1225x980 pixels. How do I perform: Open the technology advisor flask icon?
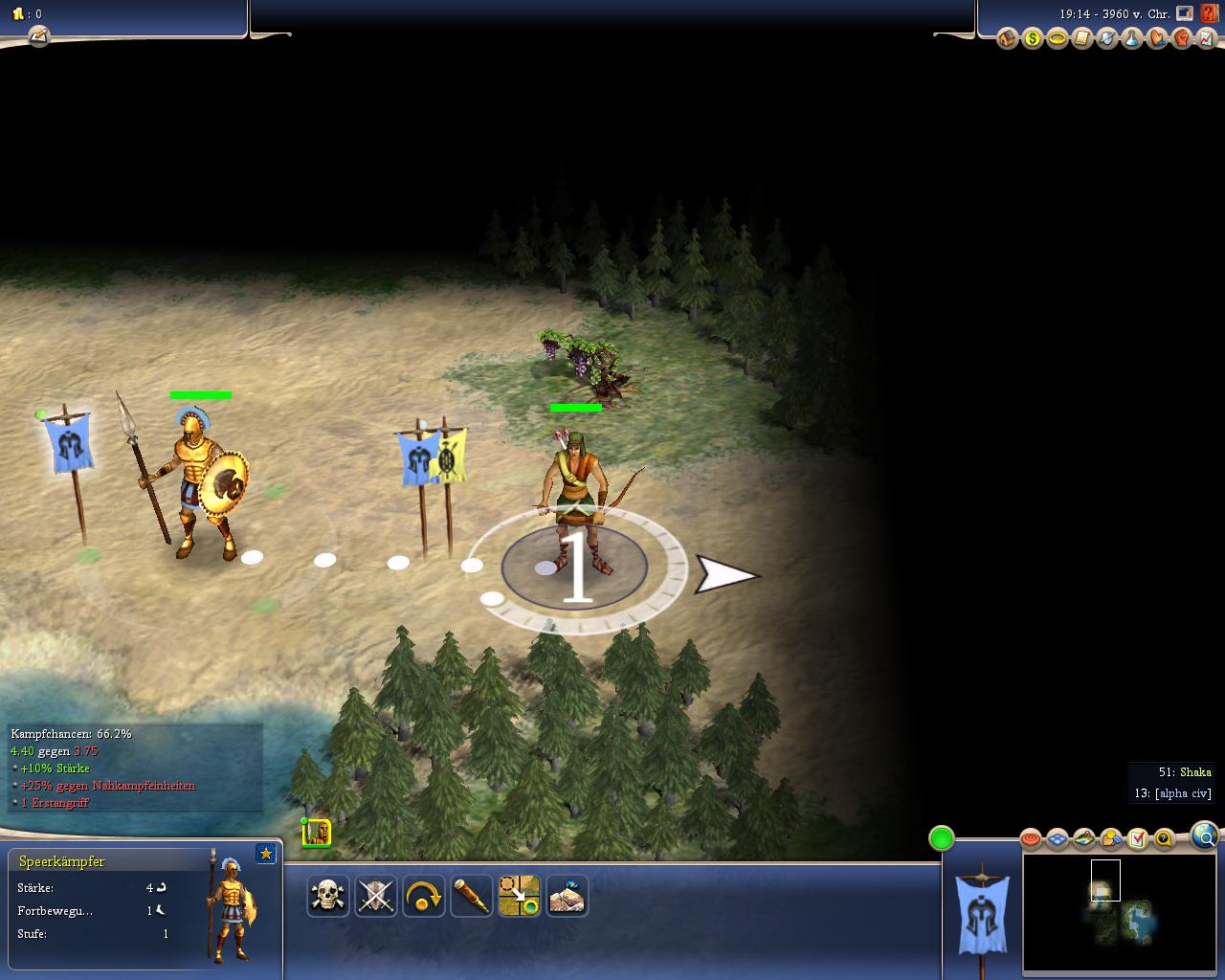coord(1132,38)
